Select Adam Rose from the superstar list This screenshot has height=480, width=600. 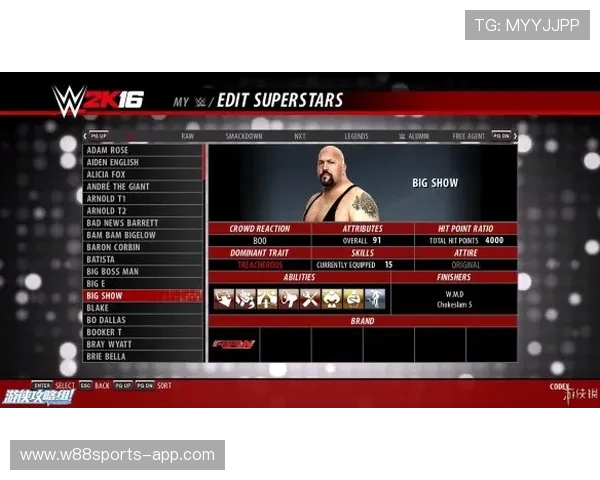tap(142, 150)
